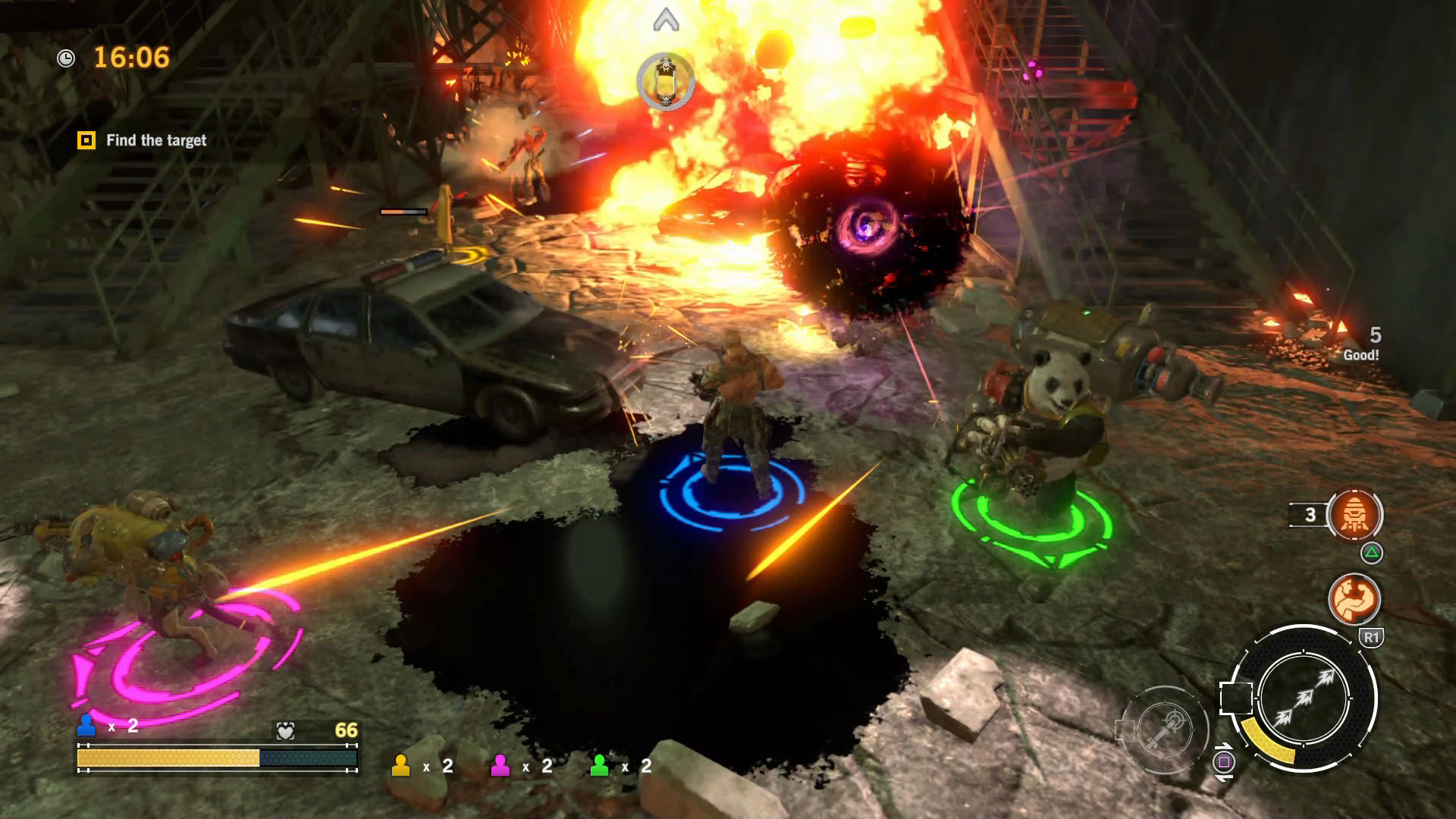This screenshot has width=1456, height=819.
Task: Click the target portrait at the top
Action: click(x=666, y=82)
